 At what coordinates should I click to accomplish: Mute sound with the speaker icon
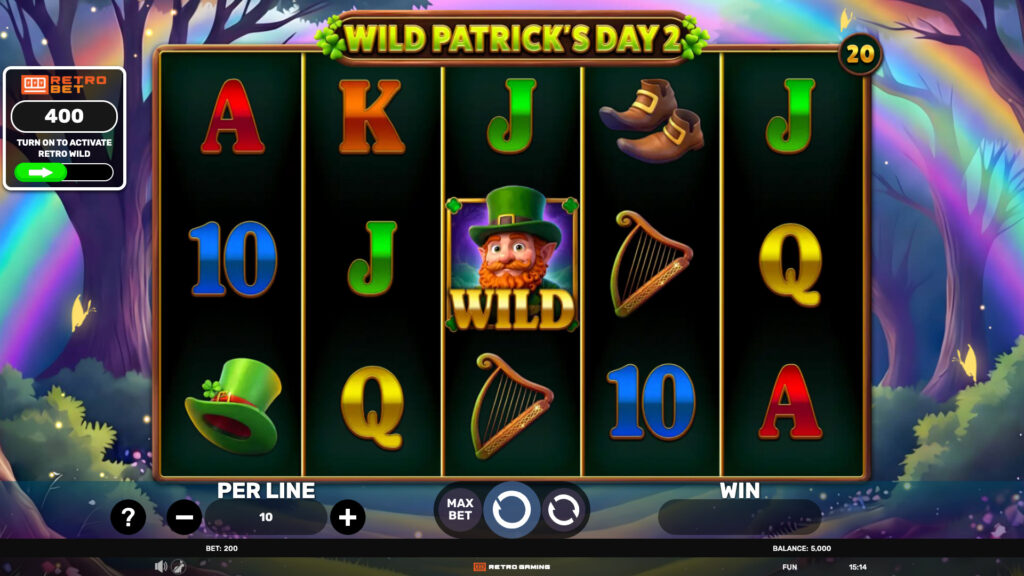click(160, 566)
